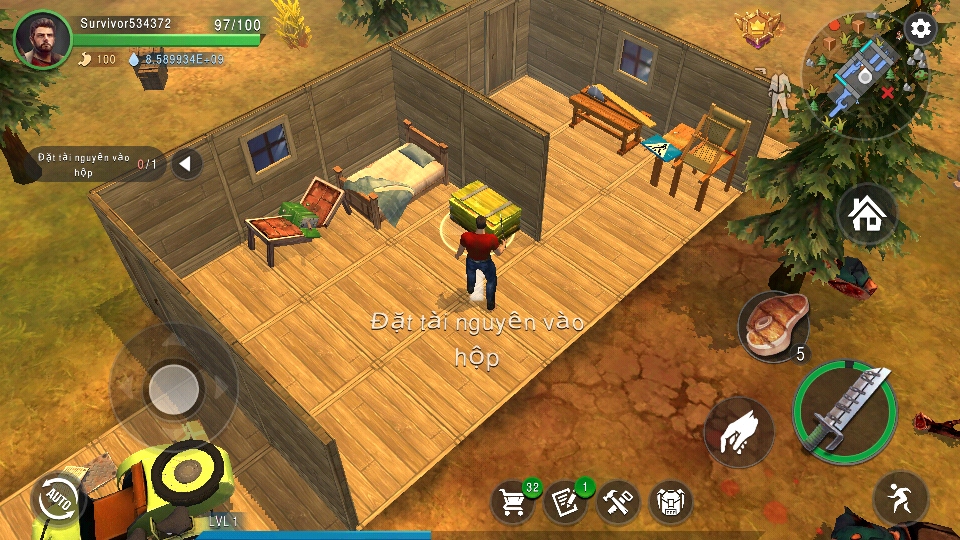Image resolution: width=960 pixels, height=540 pixels.
Task: Open the settings gear menu
Action: point(920,29)
